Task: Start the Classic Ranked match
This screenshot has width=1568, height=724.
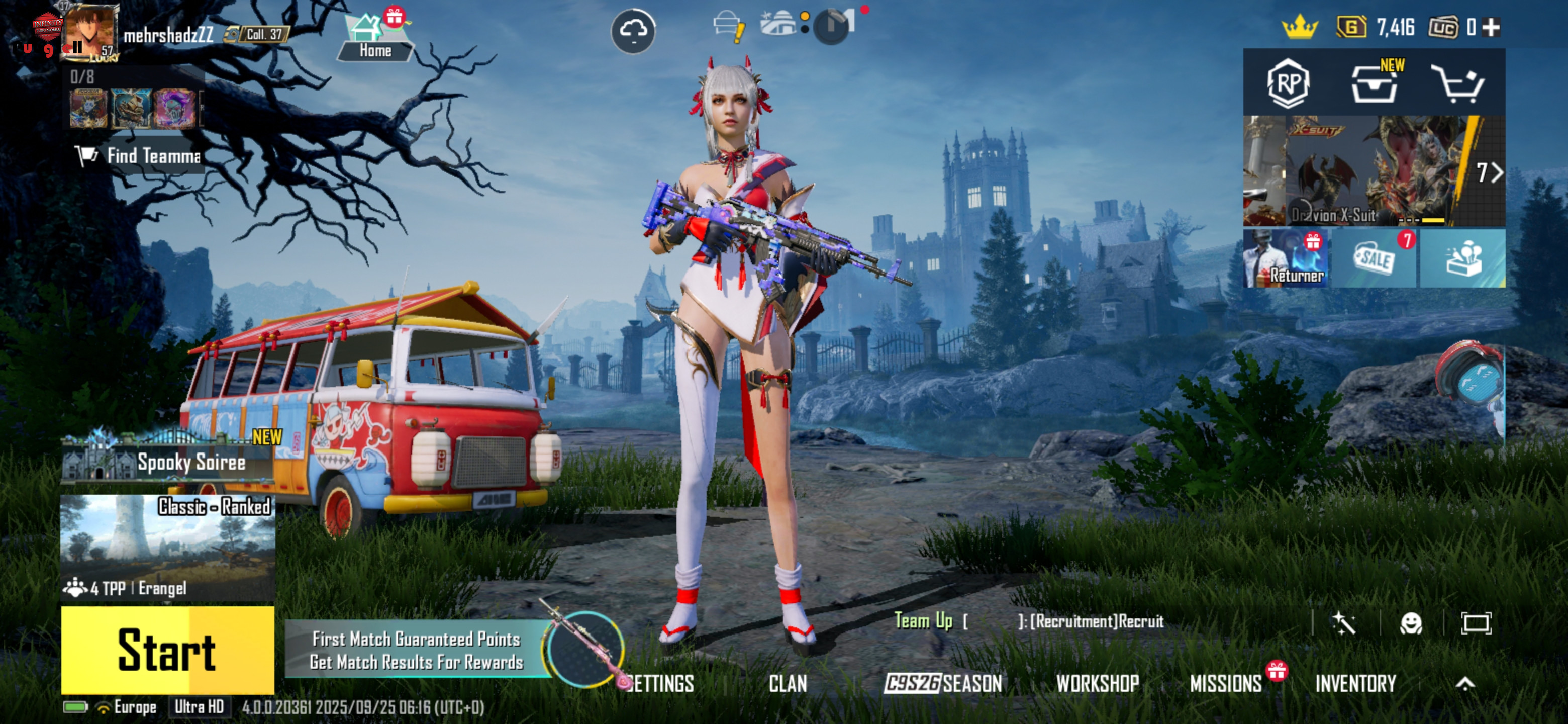Action: click(x=167, y=650)
